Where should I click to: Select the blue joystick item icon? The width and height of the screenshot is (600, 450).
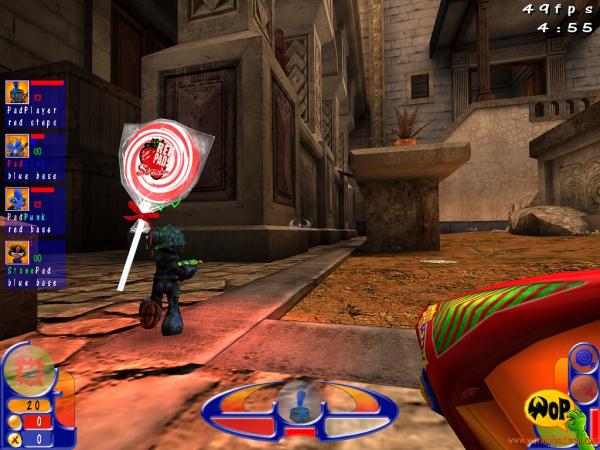pos(299,403)
